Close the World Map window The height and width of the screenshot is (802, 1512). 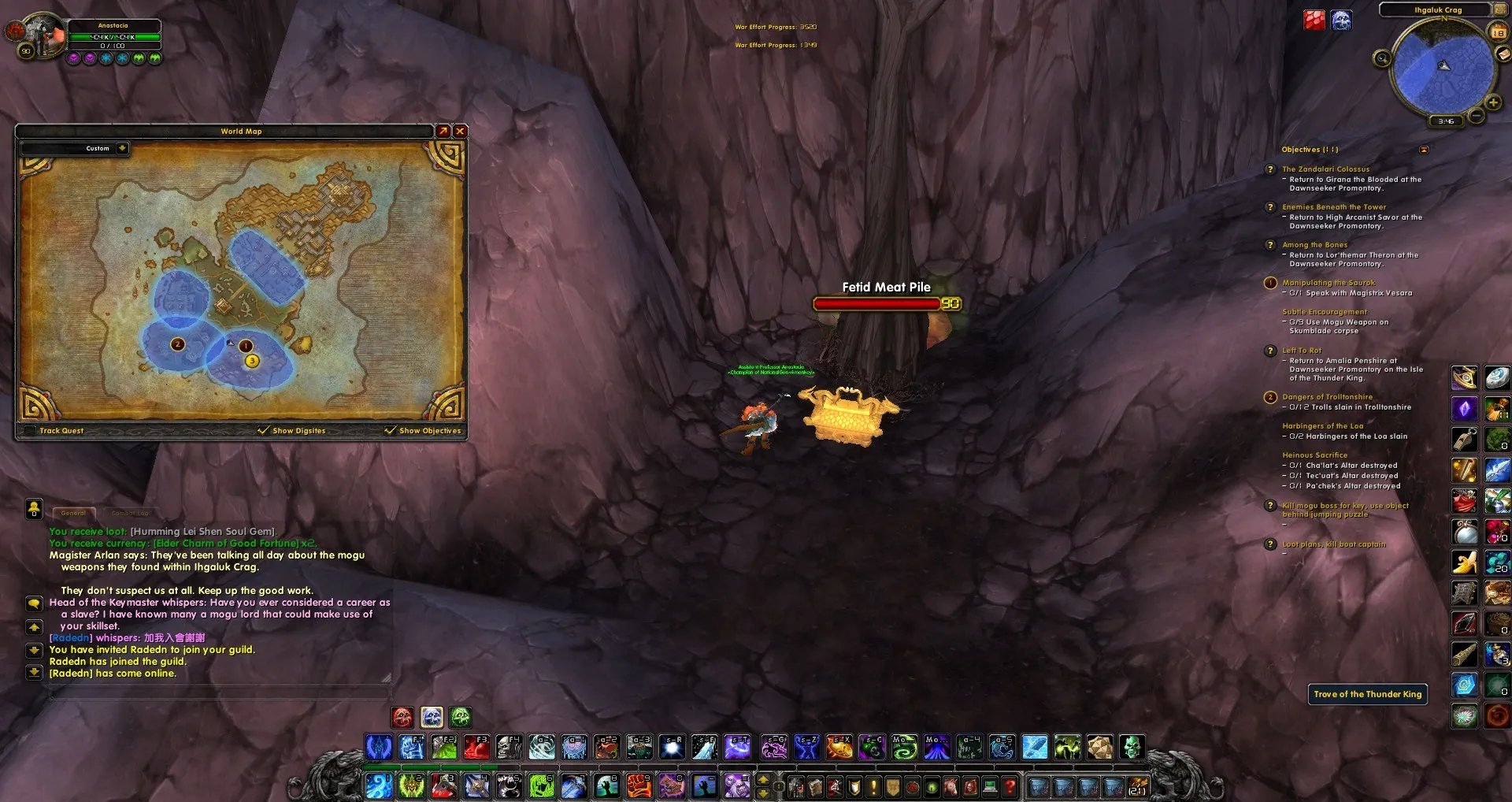click(460, 132)
